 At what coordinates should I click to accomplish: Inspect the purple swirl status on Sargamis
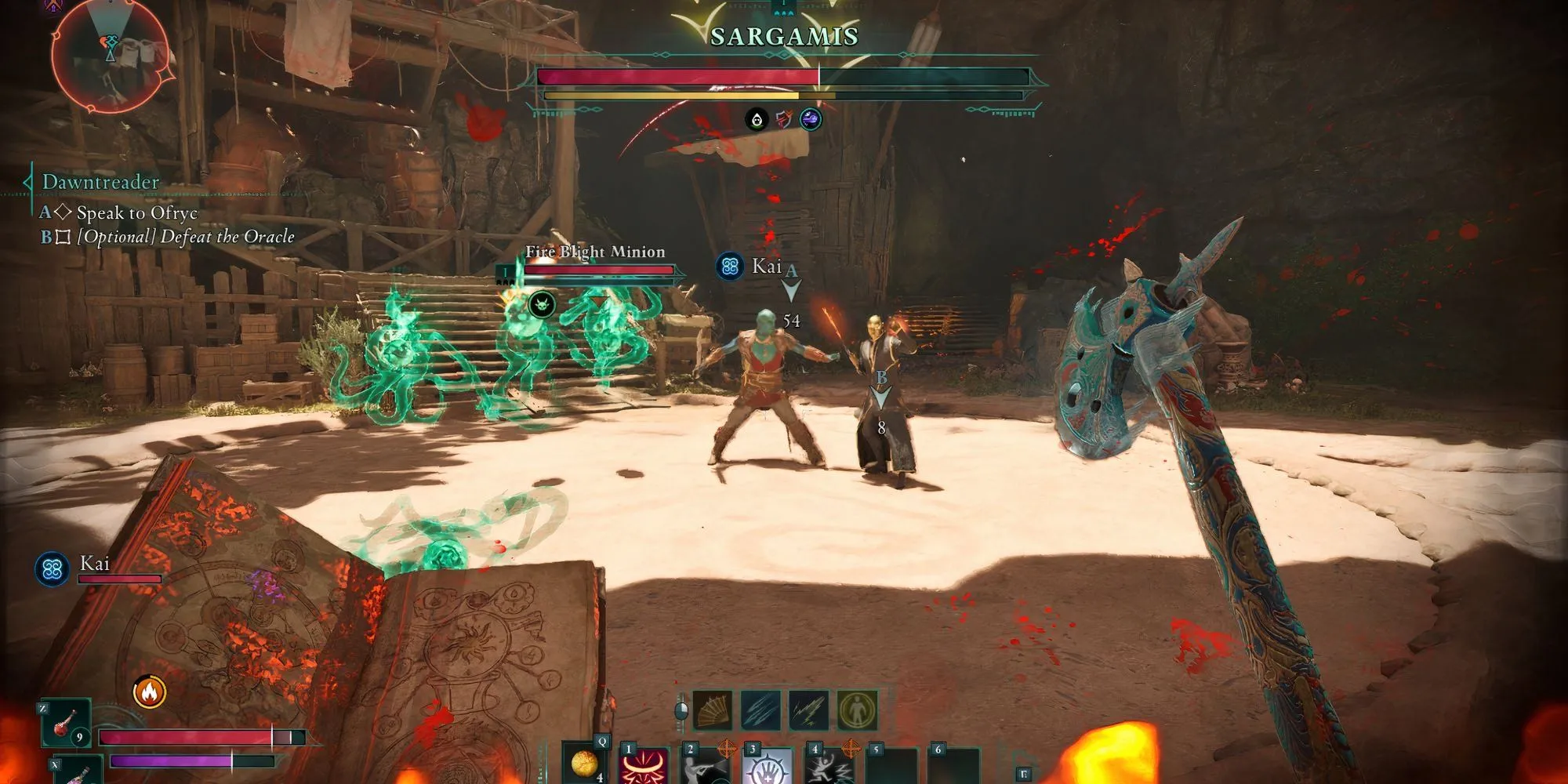(x=811, y=119)
